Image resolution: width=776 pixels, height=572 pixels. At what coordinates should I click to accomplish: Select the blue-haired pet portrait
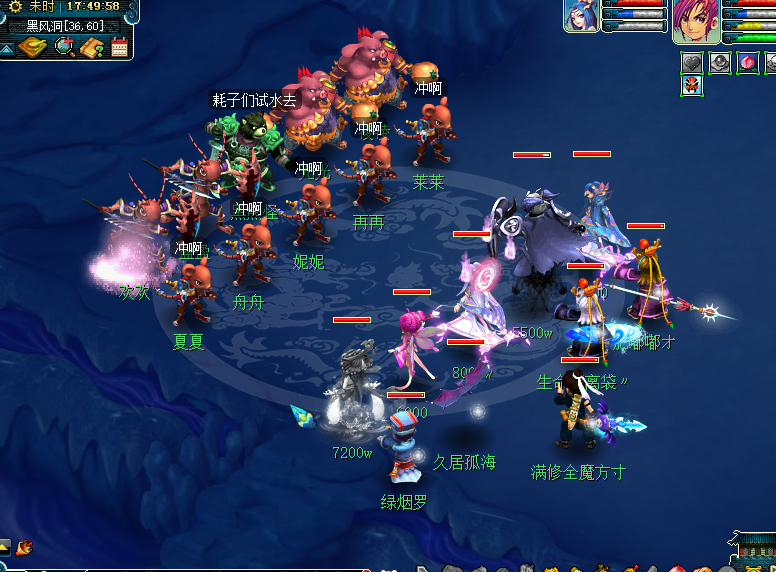pyautogui.click(x=581, y=17)
